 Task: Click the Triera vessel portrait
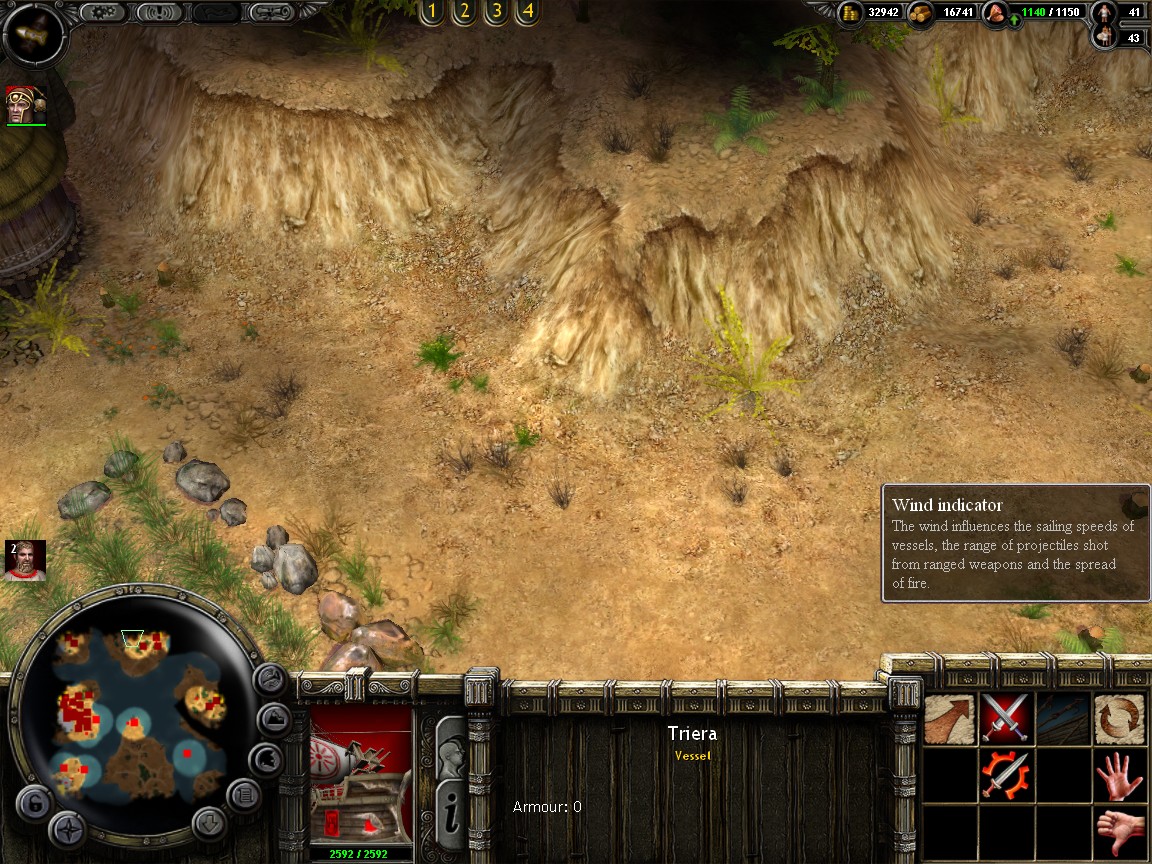pos(361,775)
